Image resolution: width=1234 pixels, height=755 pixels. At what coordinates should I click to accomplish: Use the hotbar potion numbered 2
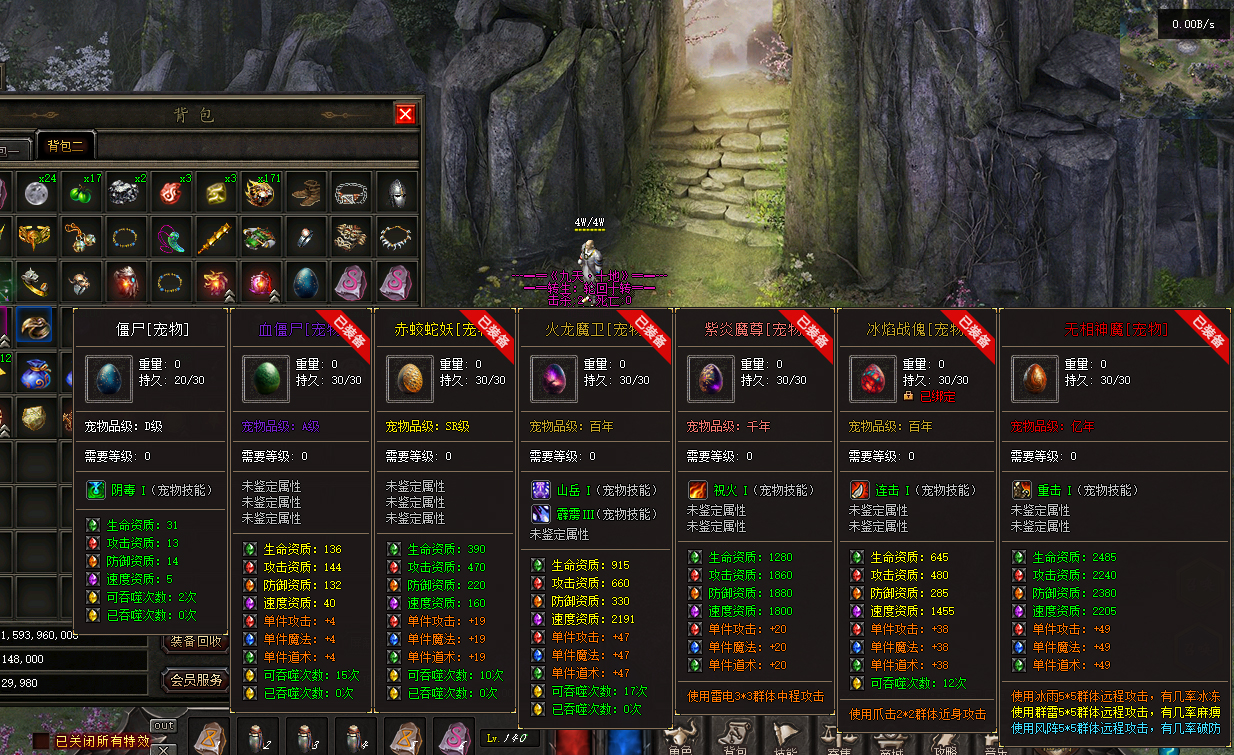(x=258, y=738)
